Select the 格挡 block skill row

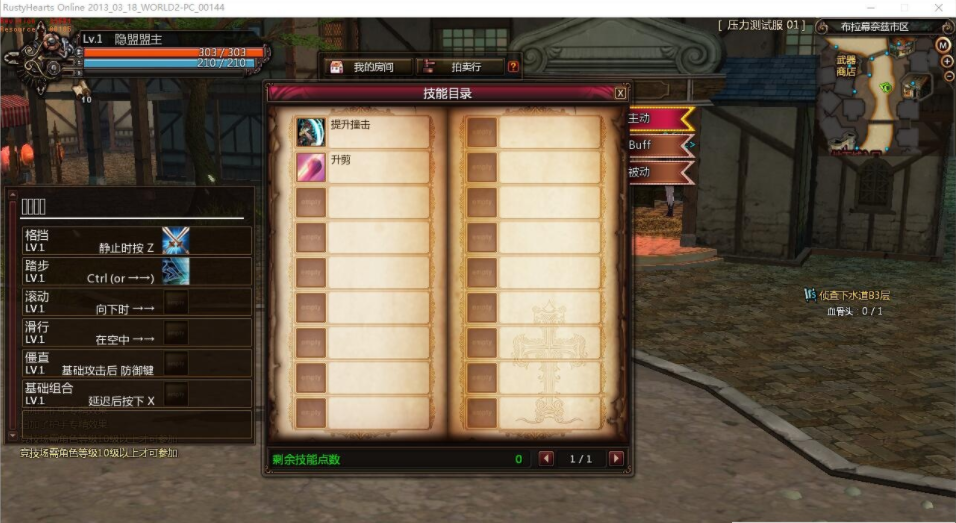(x=137, y=240)
